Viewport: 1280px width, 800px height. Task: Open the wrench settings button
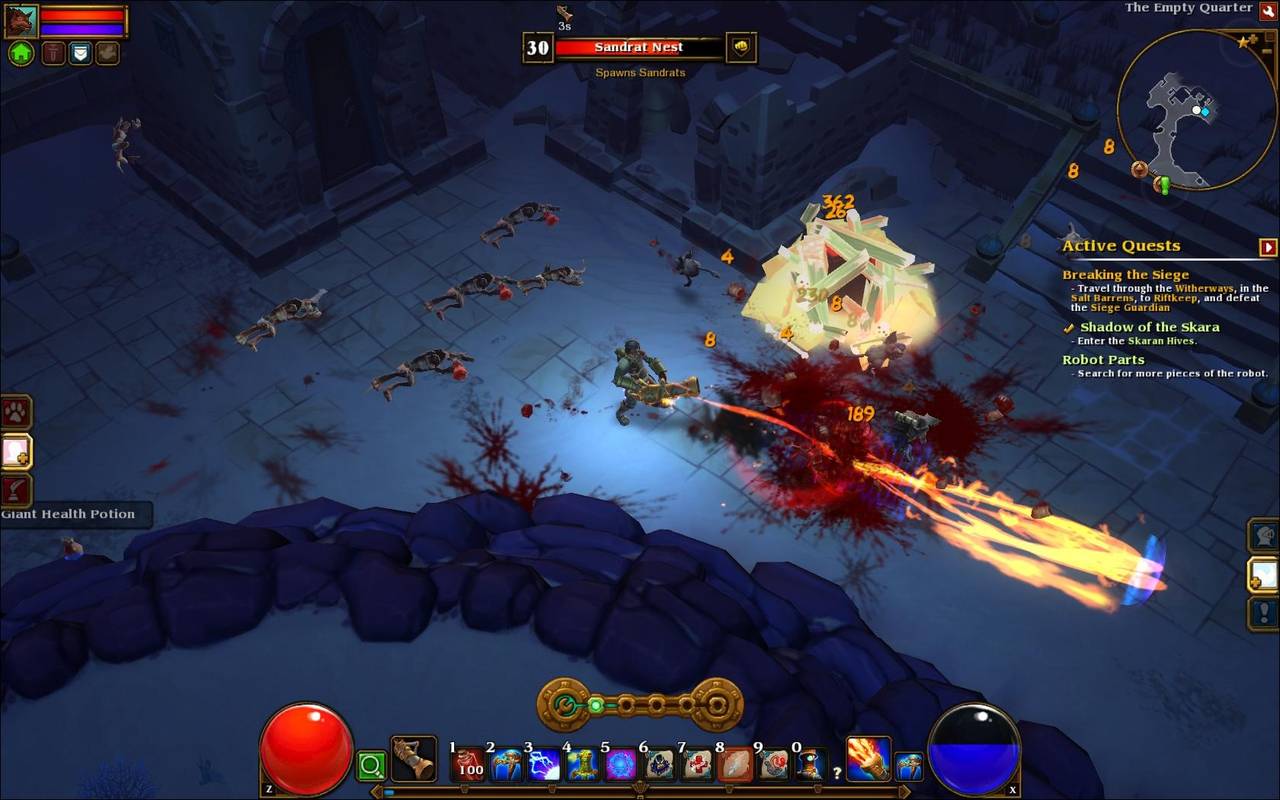[1268, 10]
